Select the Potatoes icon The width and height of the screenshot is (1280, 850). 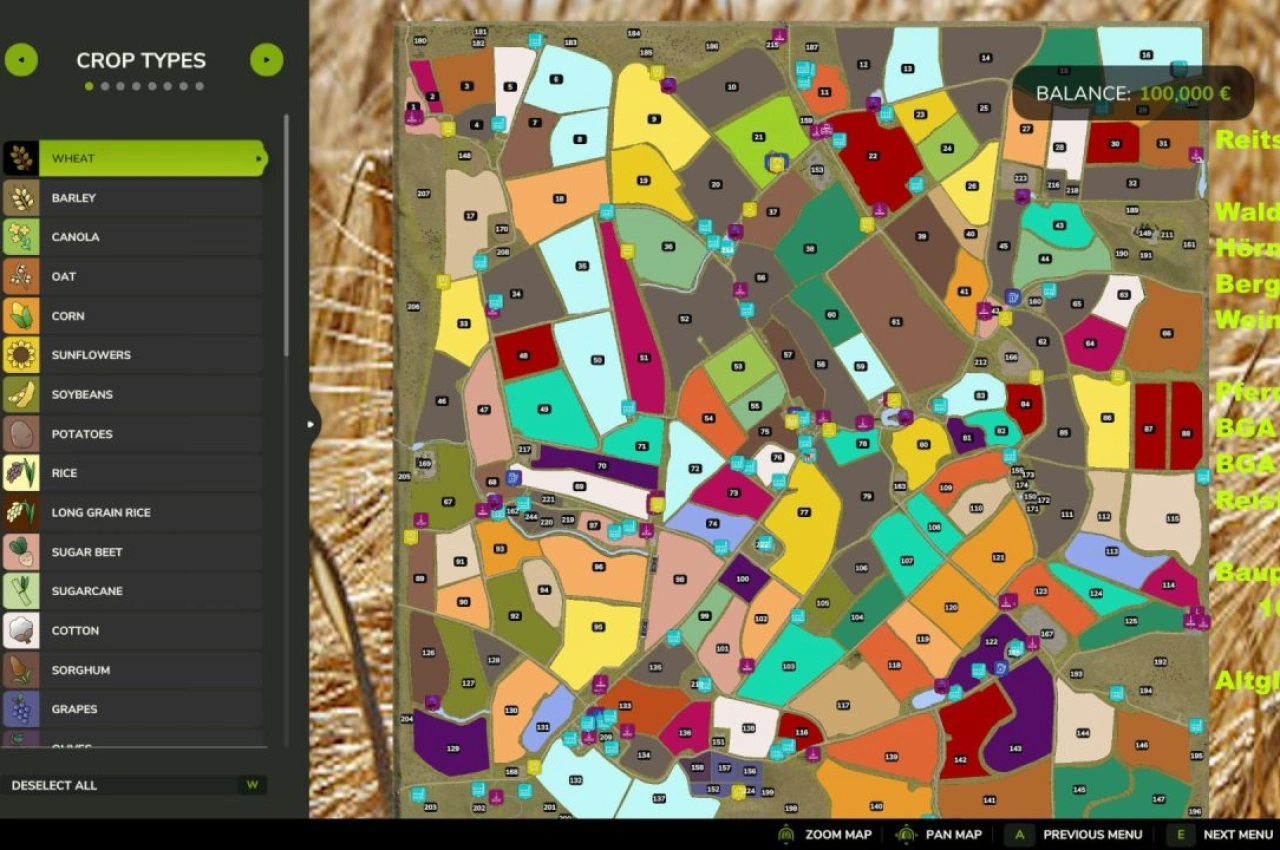tap(20, 433)
